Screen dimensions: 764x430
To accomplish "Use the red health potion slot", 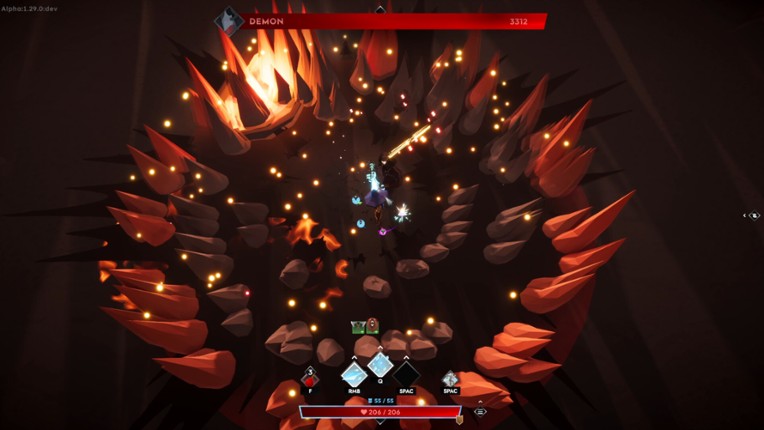I will coord(310,379).
